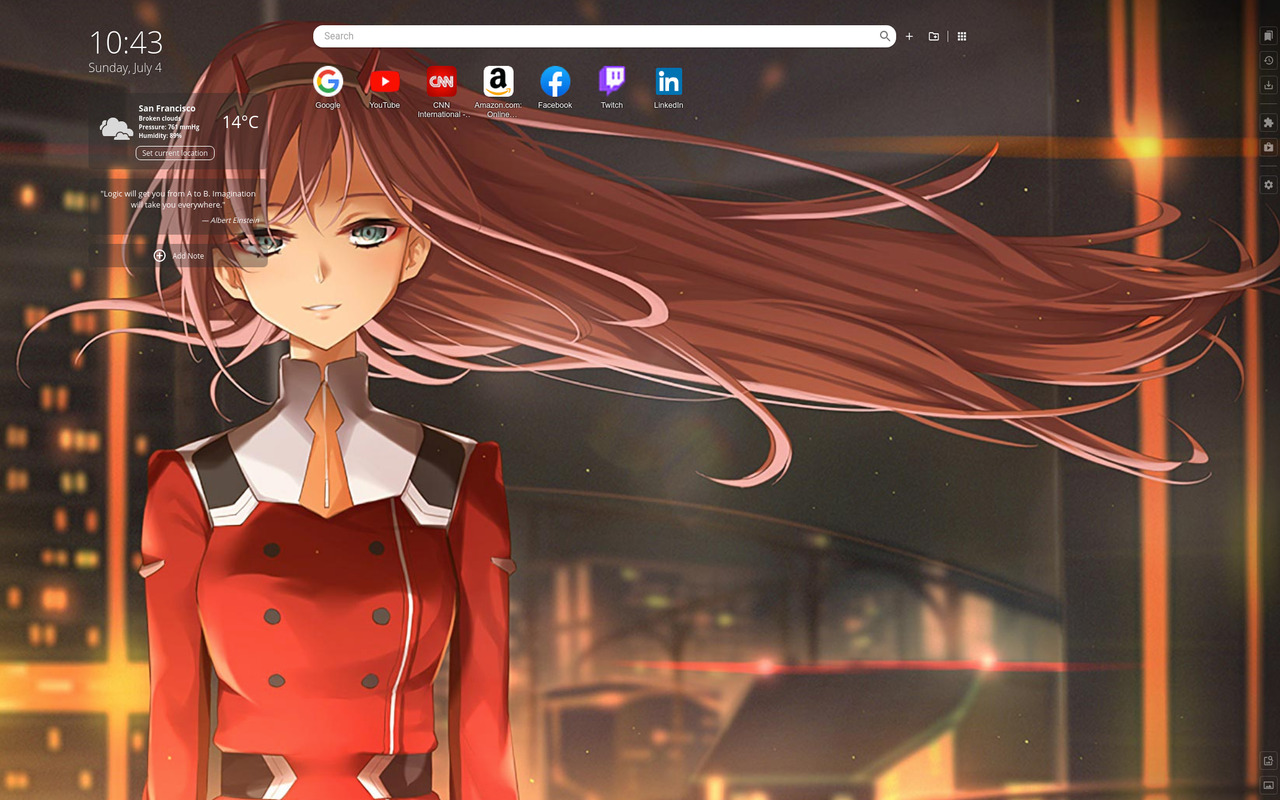Create a shortcut folder using the folder icon
The height and width of the screenshot is (800, 1280).
coord(933,36)
